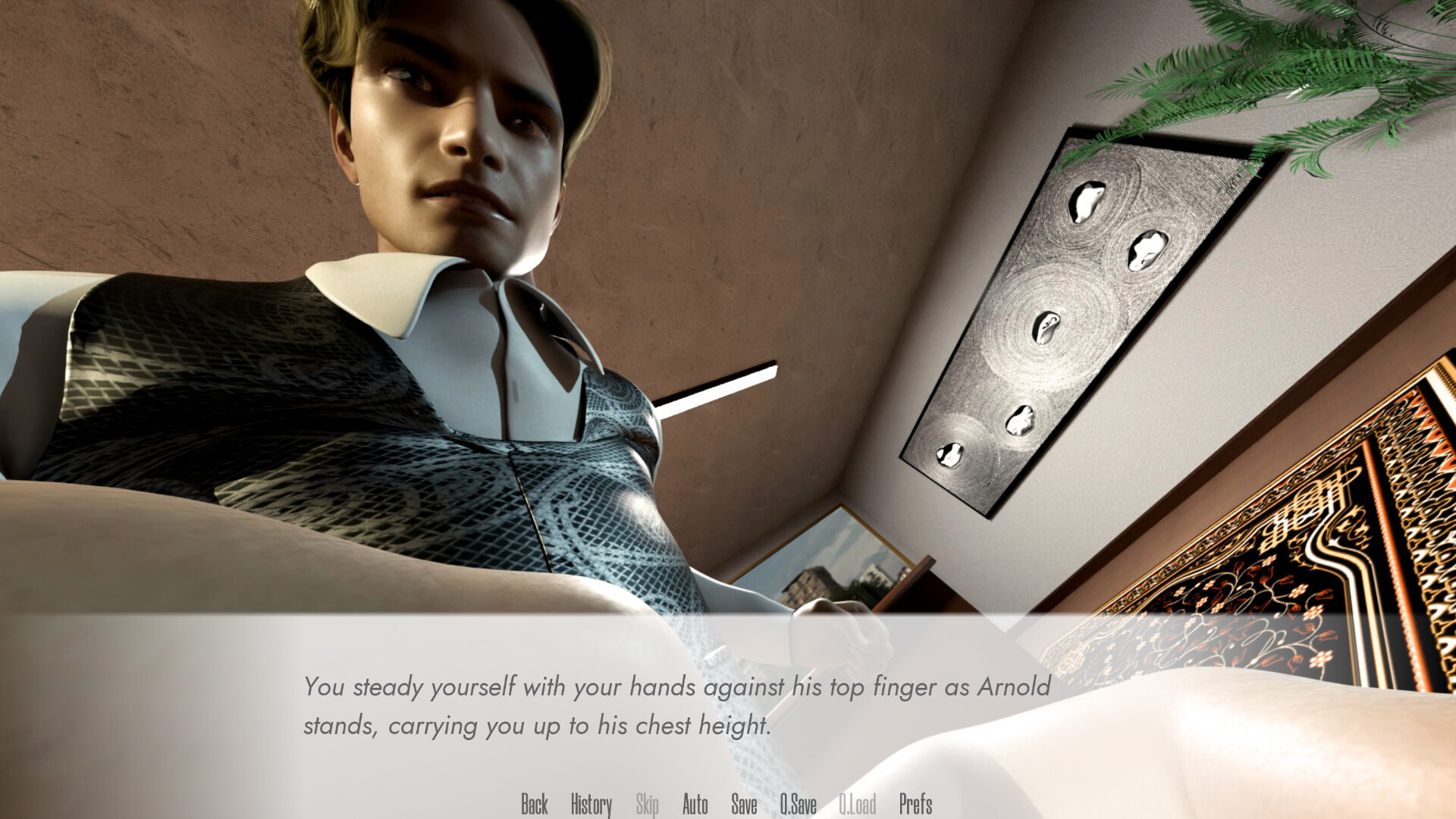This screenshot has width=1456, height=819.
Task: Enable Skip mode
Action: (x=646, y=805)
